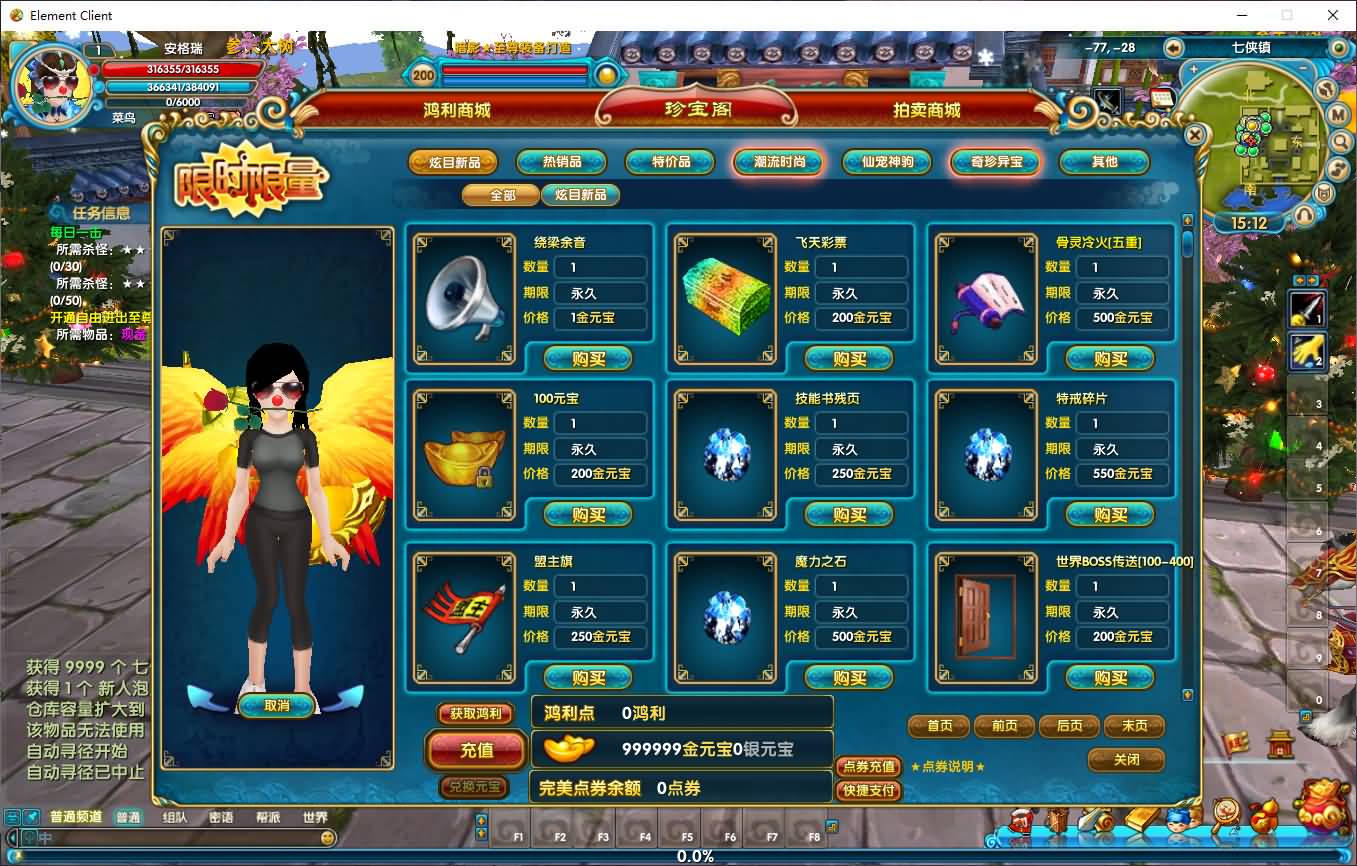Click 取消 under the character preview
This screenshot has height=866, width=1357.
pyautogui.click(x=276, y=706)
